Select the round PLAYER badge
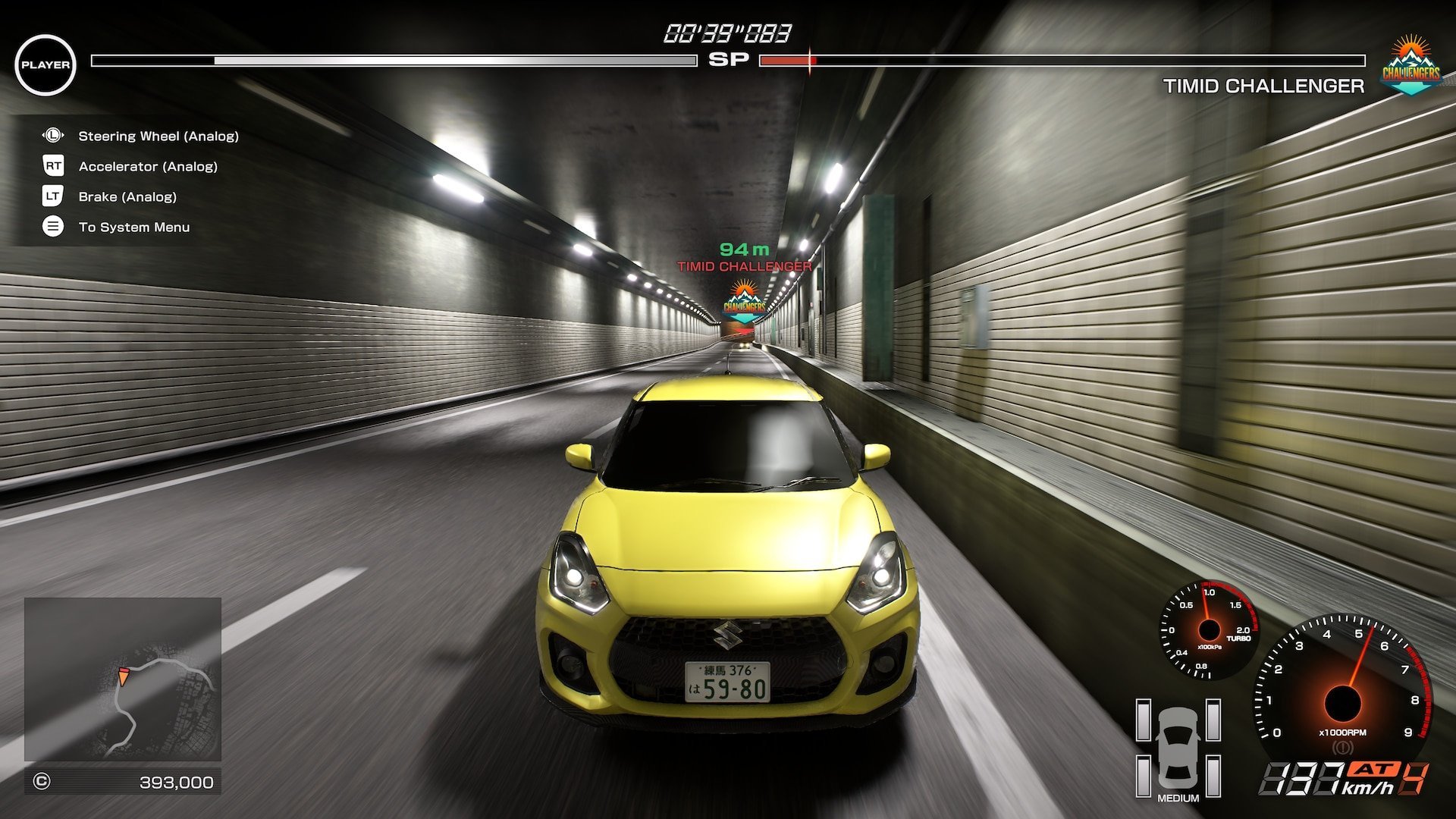Image resolution: width=1456 pixels, height=819 pixels. (45, 65)
